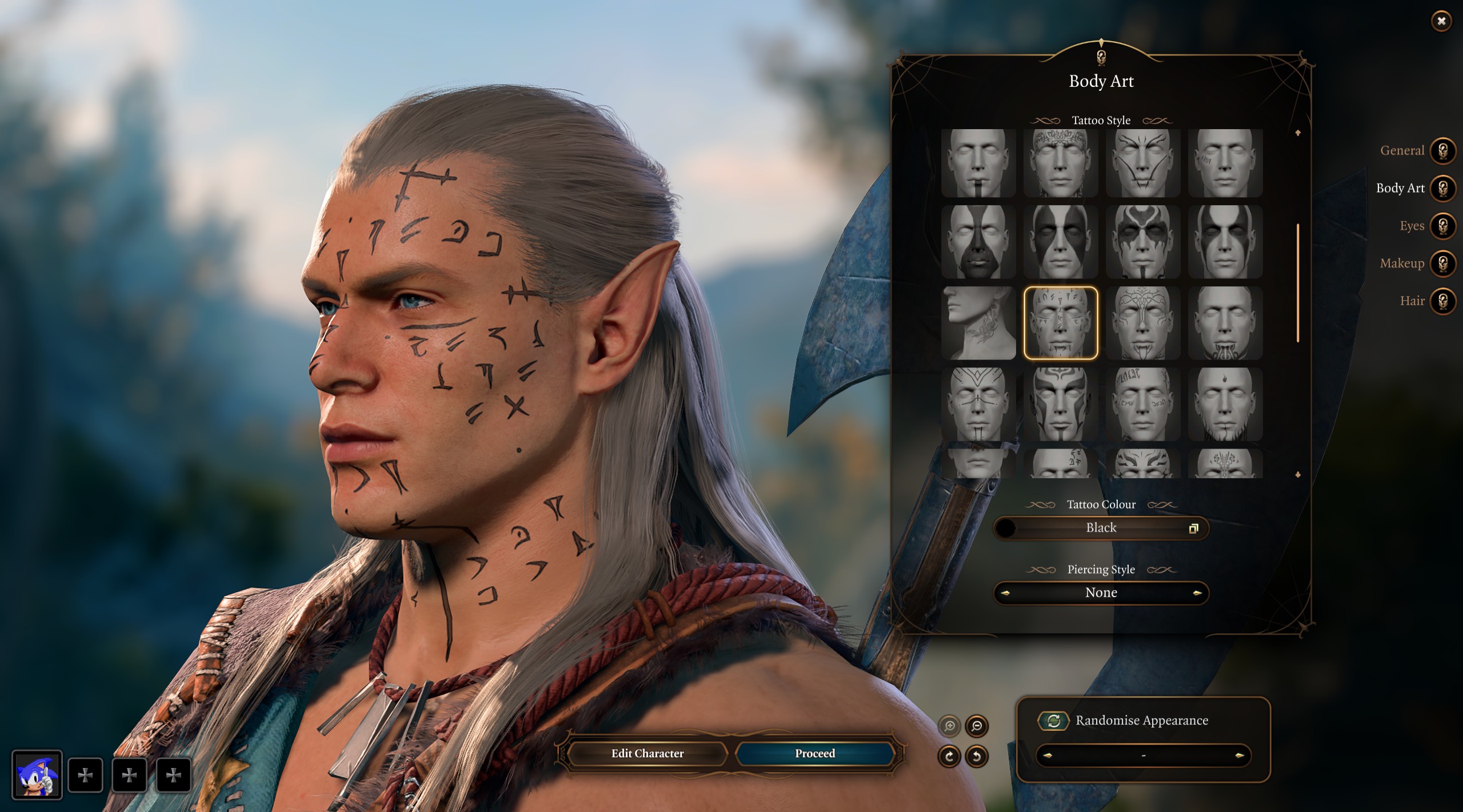Select the Sonic character portrait
The height and width of the screenshot is (812, 1463).
click(37, 775)
